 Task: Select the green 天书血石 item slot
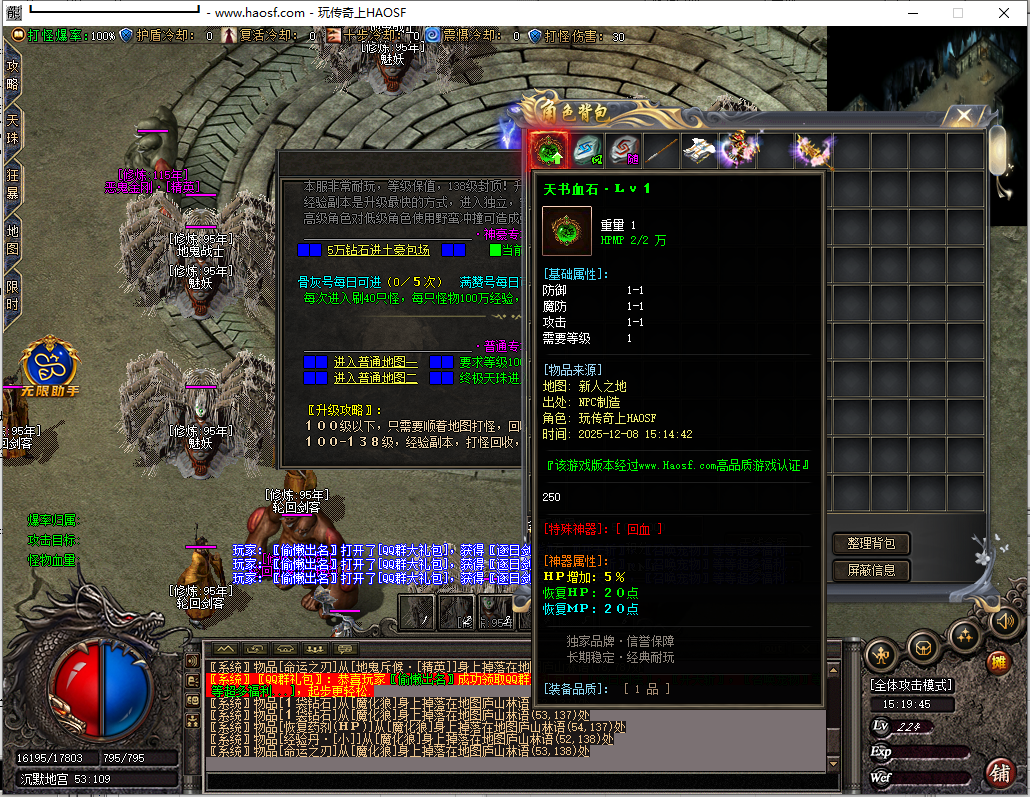tap(548, 150)
